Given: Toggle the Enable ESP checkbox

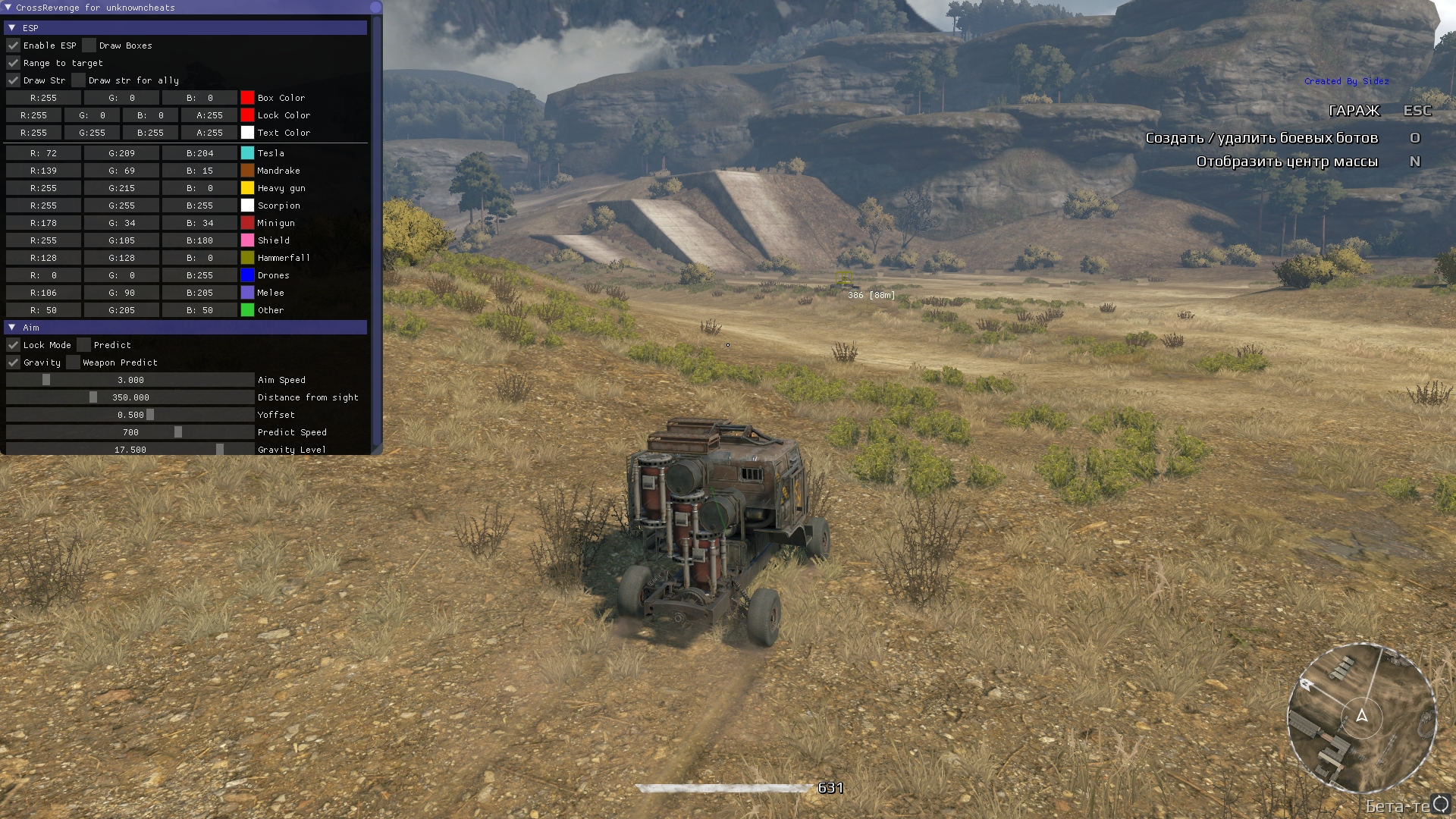Looking at the screenshot, I should click(x=14, y=45).
